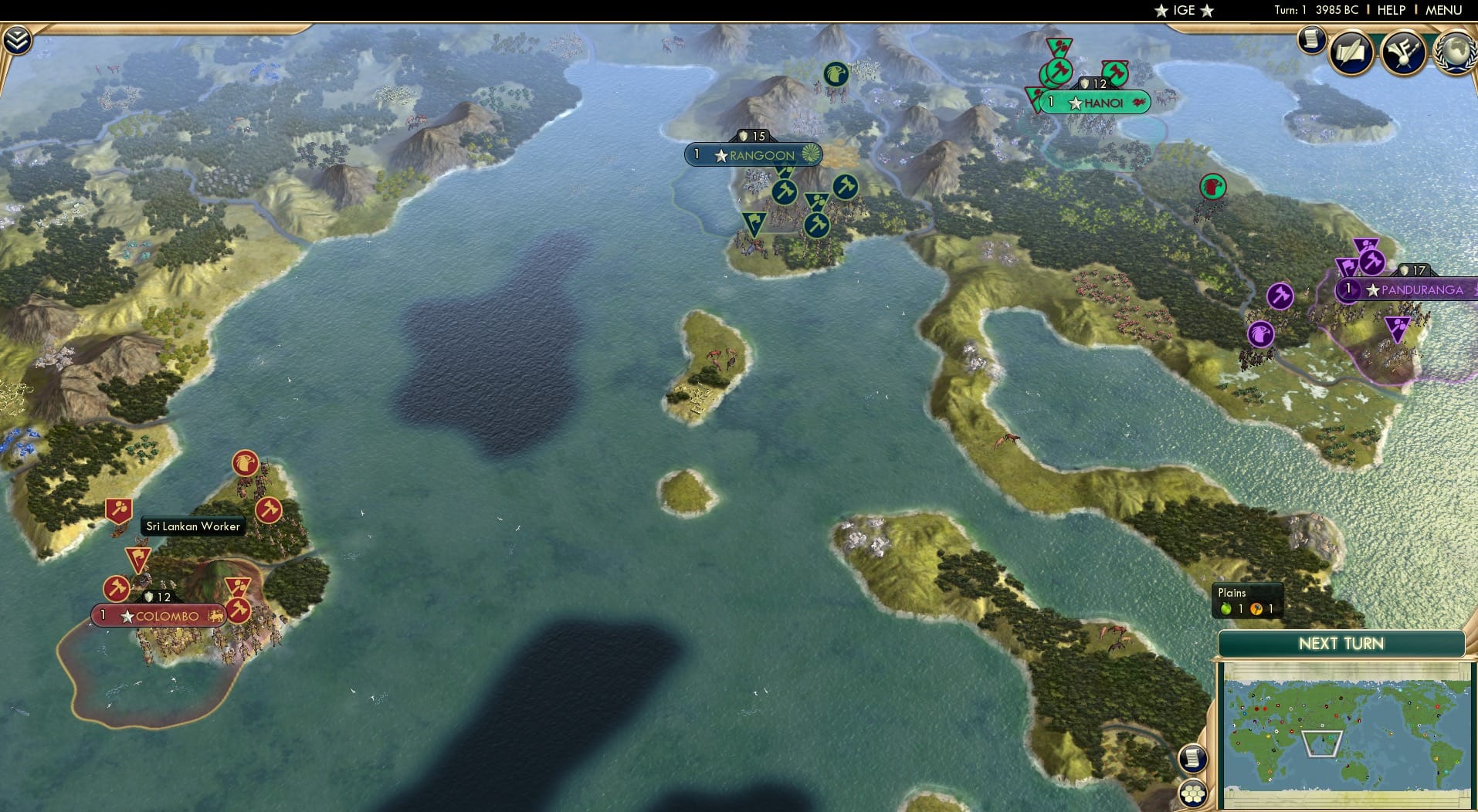The width and height of the screenshot is (1478, 812).
Task: Toggle IGE mode with the star
Action: [x=1159, y=11]
